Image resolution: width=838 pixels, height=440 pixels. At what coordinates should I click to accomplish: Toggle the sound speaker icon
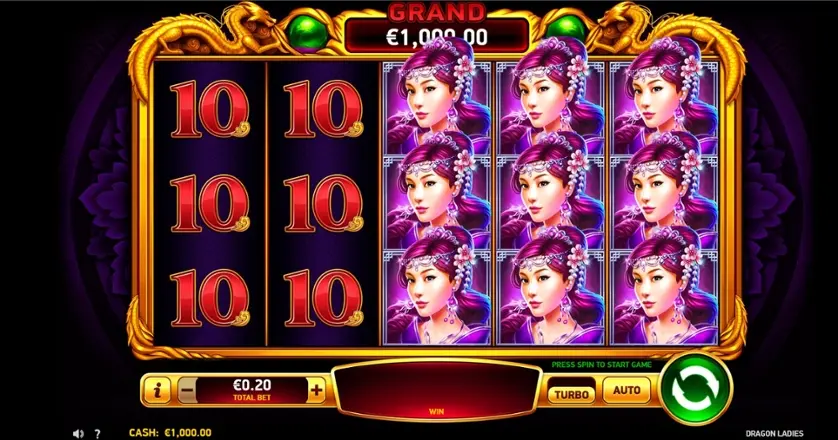78,433
